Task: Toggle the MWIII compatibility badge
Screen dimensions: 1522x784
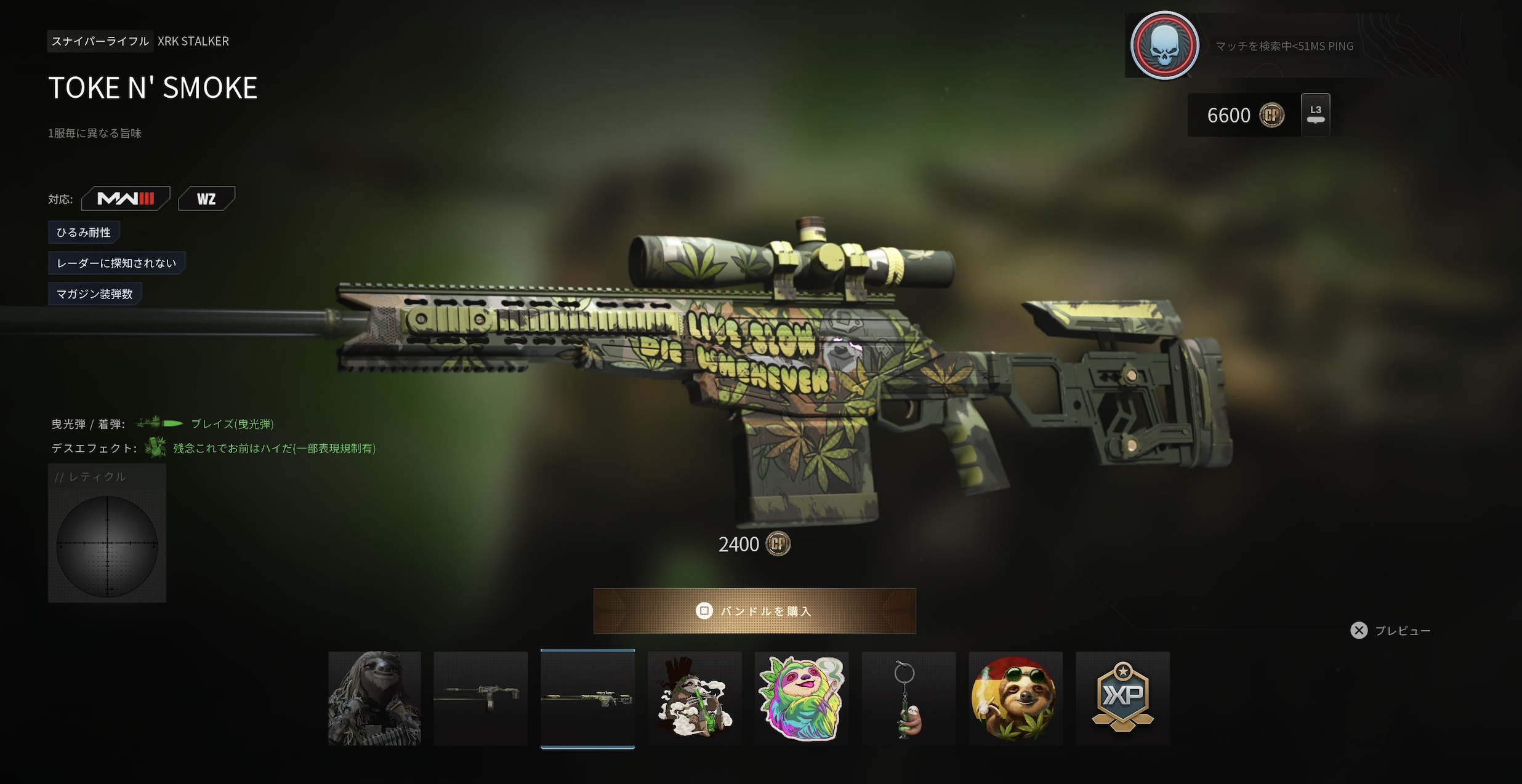Action: point(126,198)
